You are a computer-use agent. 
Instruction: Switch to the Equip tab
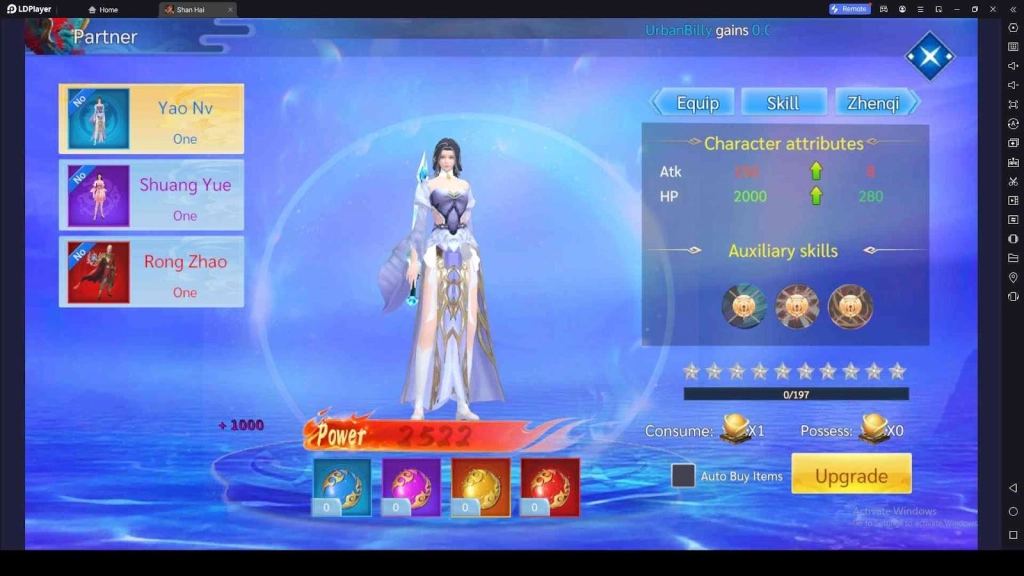696,103
